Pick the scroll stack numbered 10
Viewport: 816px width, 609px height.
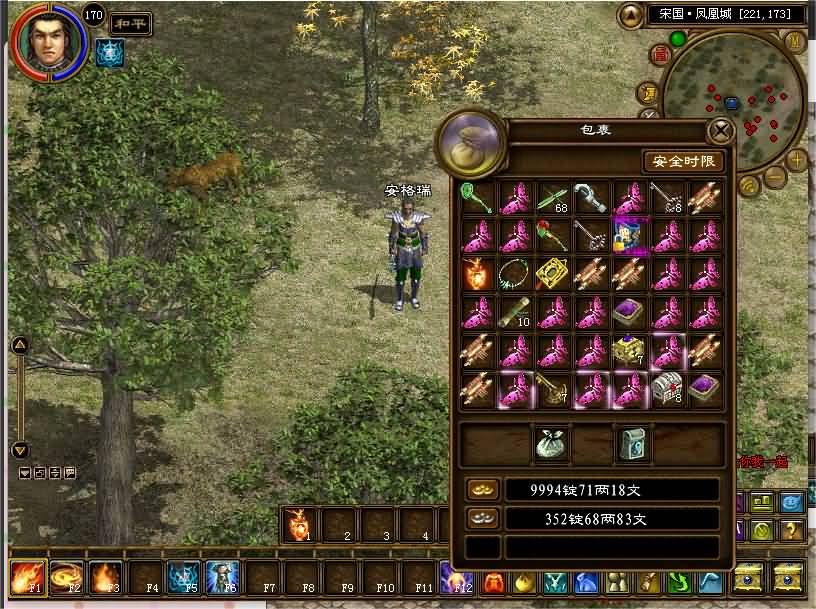pos(515,311)
